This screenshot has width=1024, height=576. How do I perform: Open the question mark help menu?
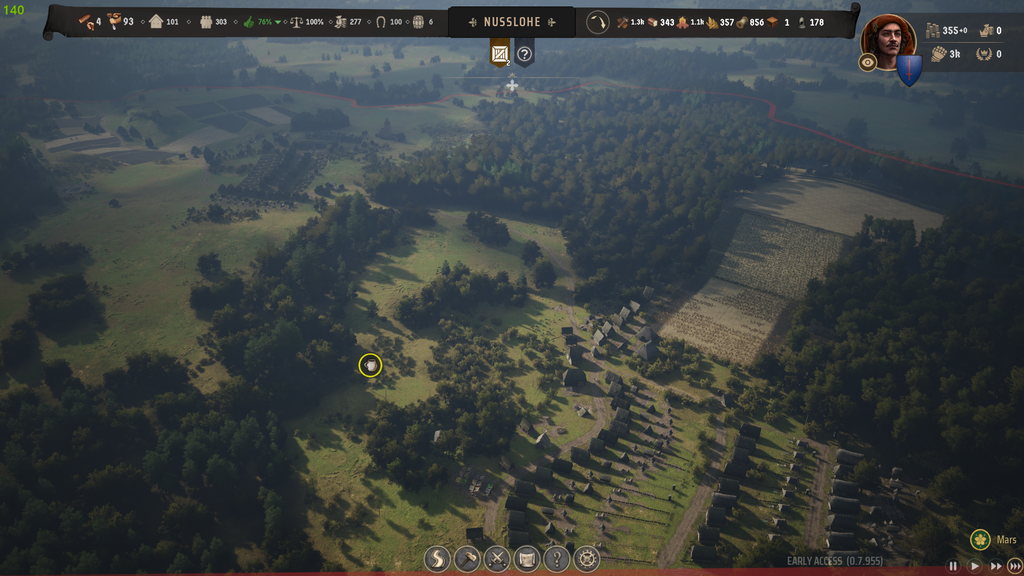click(557, 559)
